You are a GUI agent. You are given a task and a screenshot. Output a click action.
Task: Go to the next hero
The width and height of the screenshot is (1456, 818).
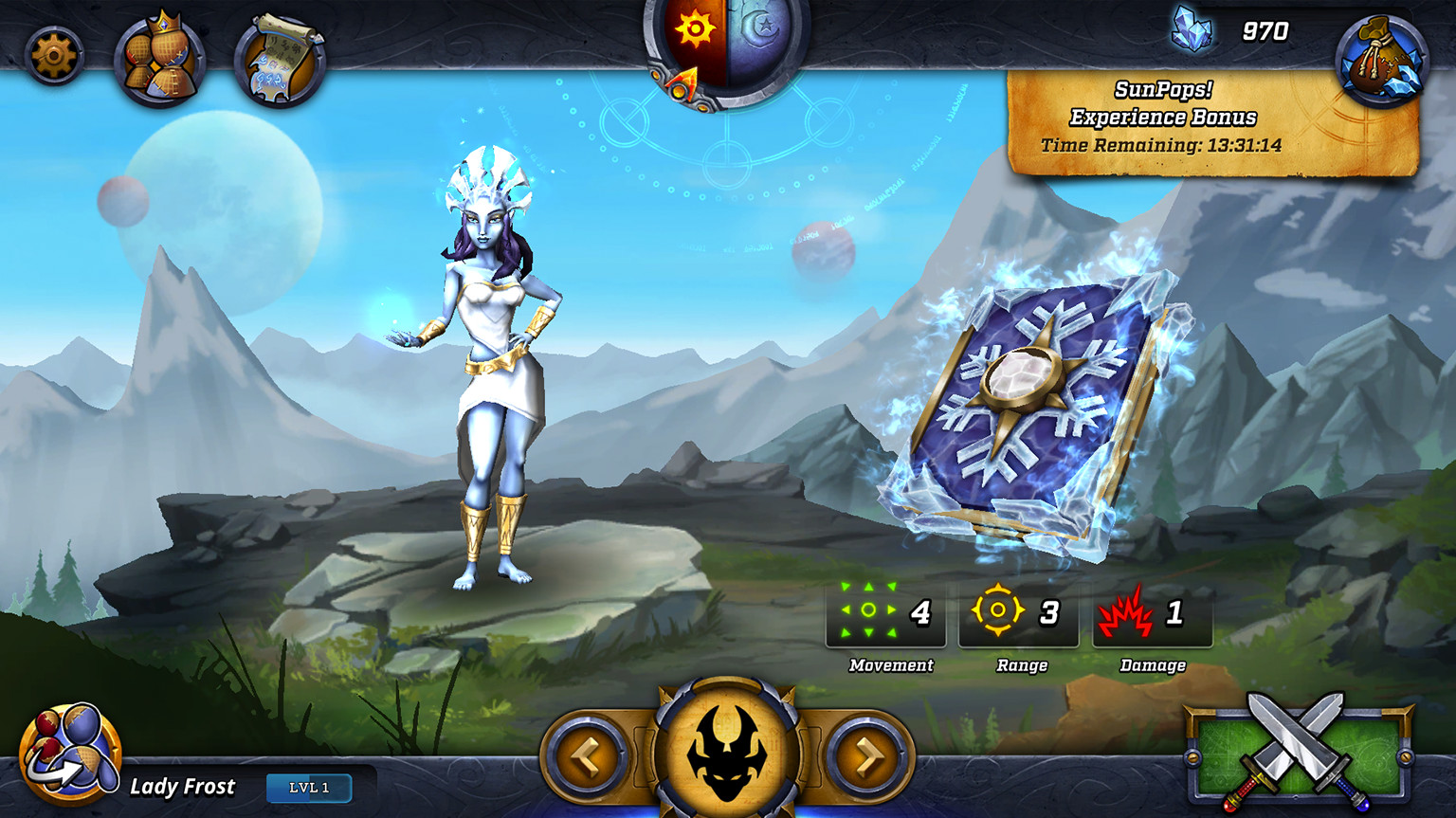867,755
